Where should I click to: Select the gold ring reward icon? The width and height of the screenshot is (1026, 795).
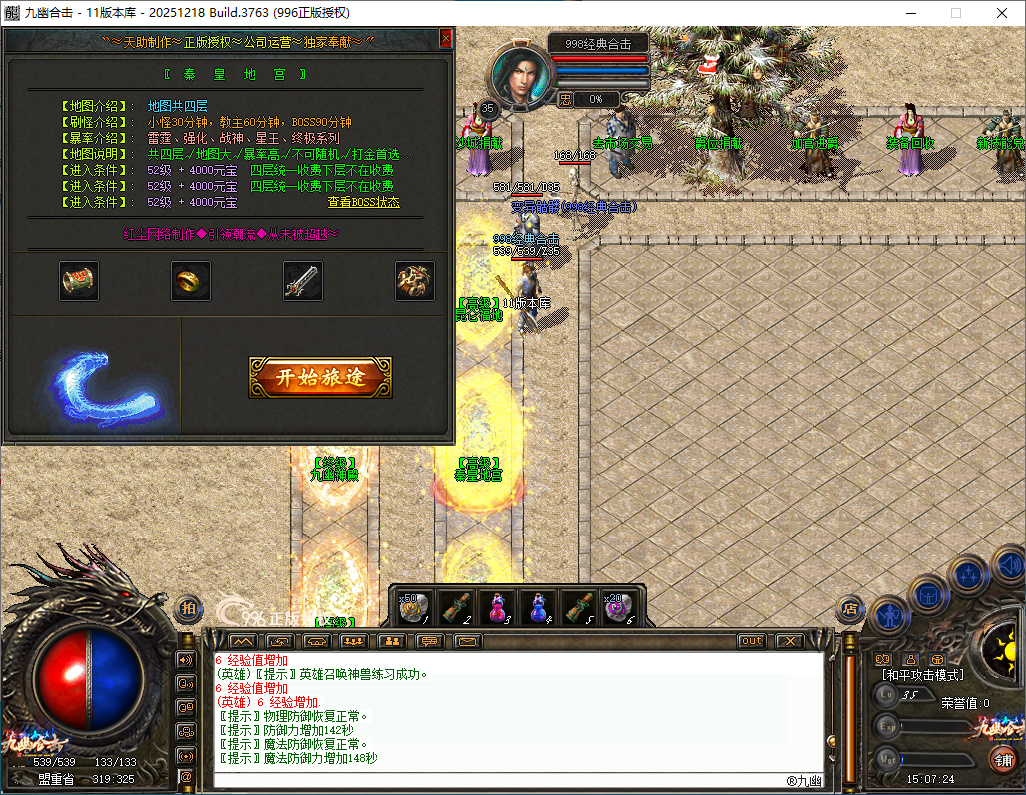coord(191,281)
